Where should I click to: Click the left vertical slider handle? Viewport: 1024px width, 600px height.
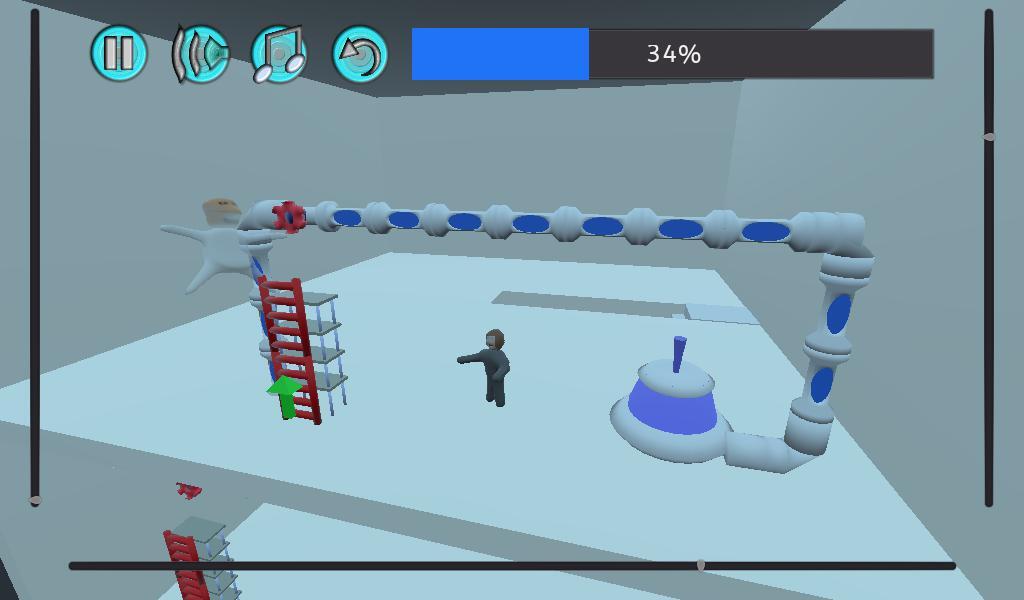point(36,499)
